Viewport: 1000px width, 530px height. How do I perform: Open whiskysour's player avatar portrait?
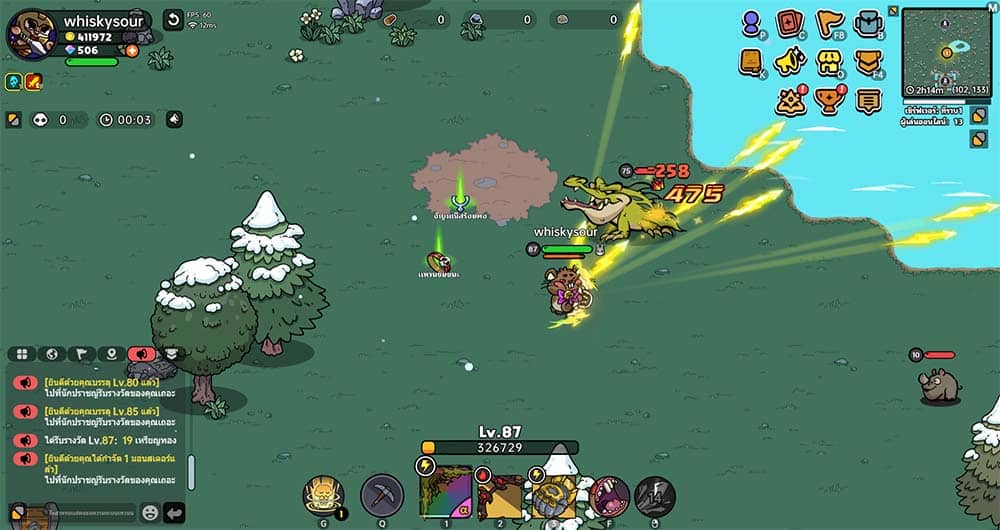(31, 34)
